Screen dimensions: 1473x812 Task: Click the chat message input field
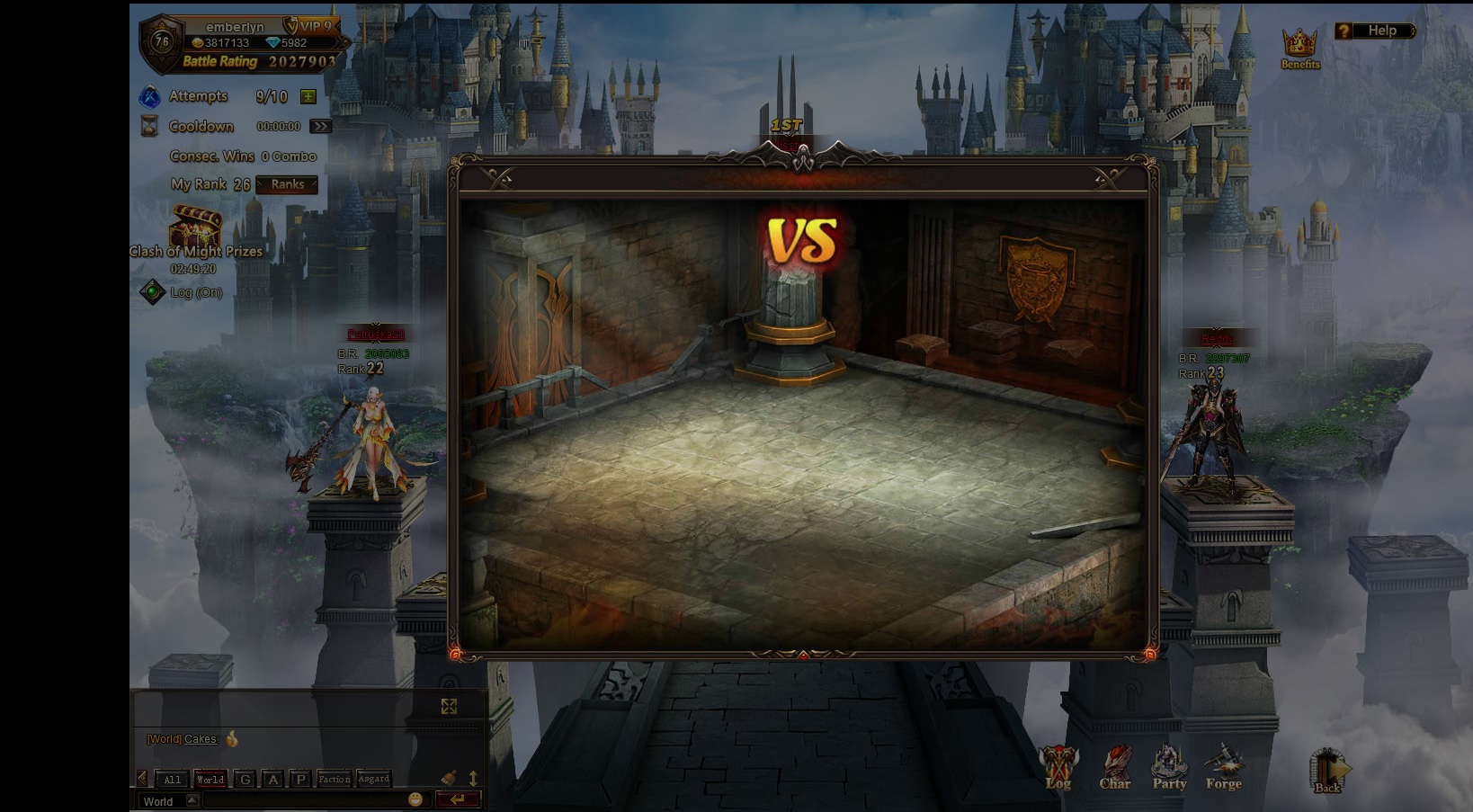click(304, 800)
